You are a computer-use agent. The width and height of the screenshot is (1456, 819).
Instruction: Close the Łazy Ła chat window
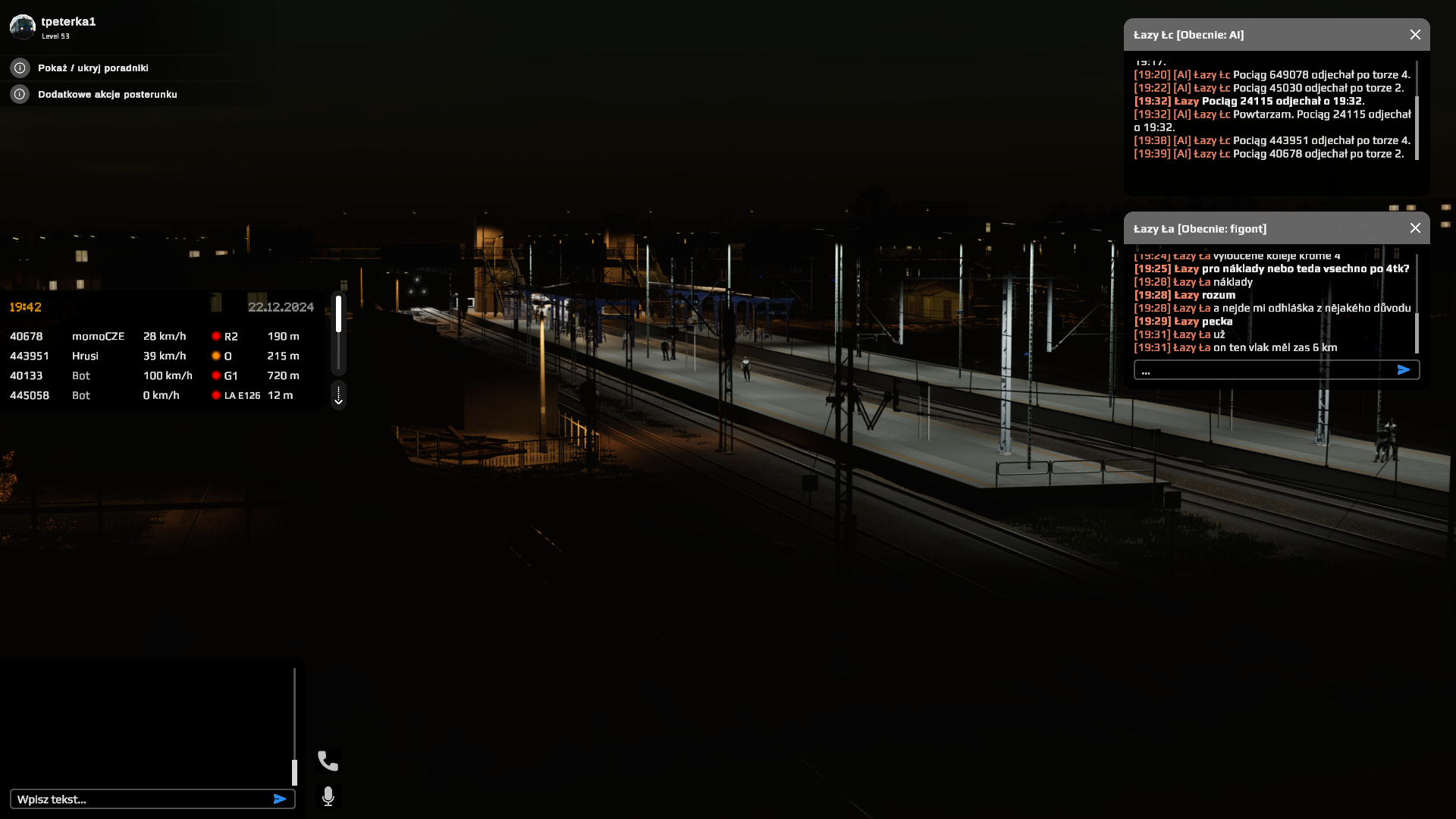coord(1415,228)
